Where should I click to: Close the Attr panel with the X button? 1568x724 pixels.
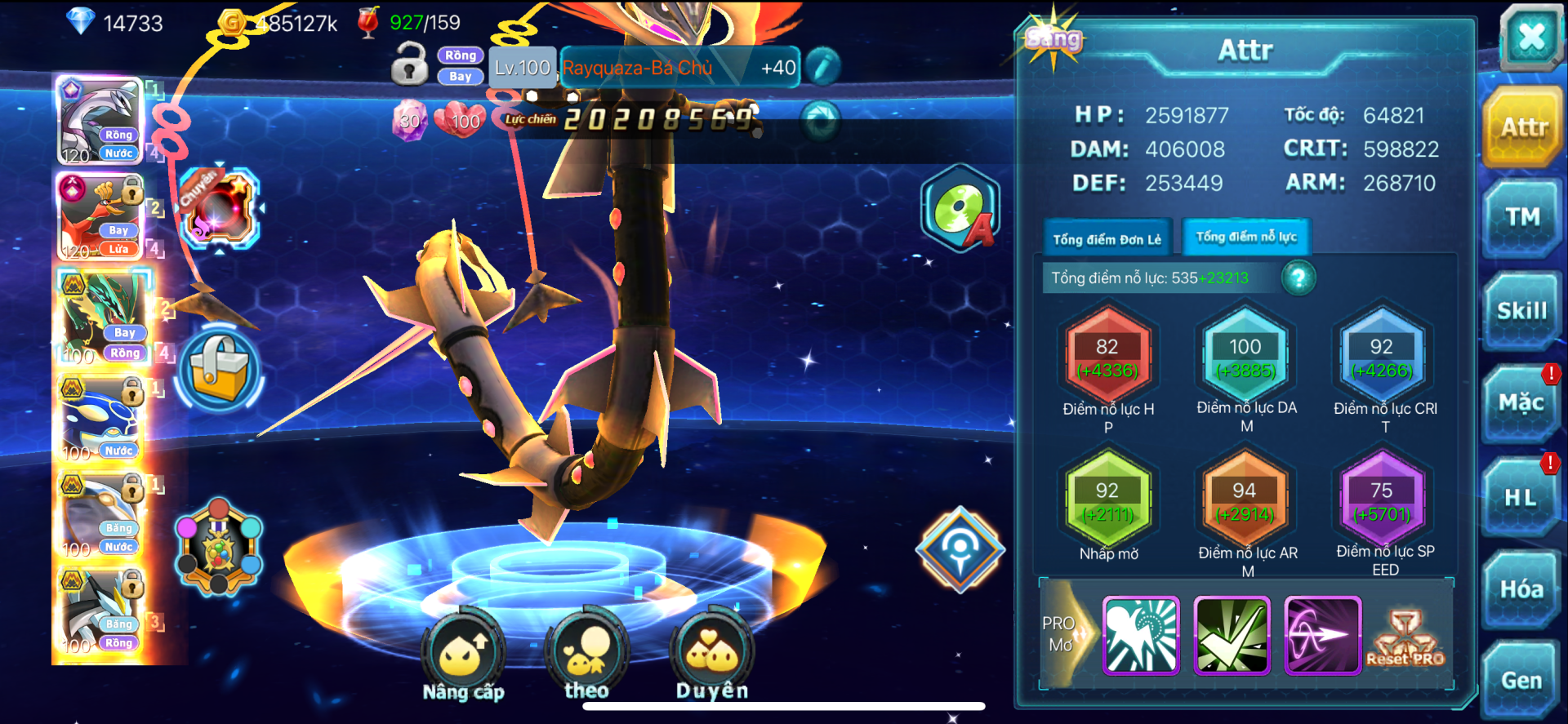(1530, 38)
